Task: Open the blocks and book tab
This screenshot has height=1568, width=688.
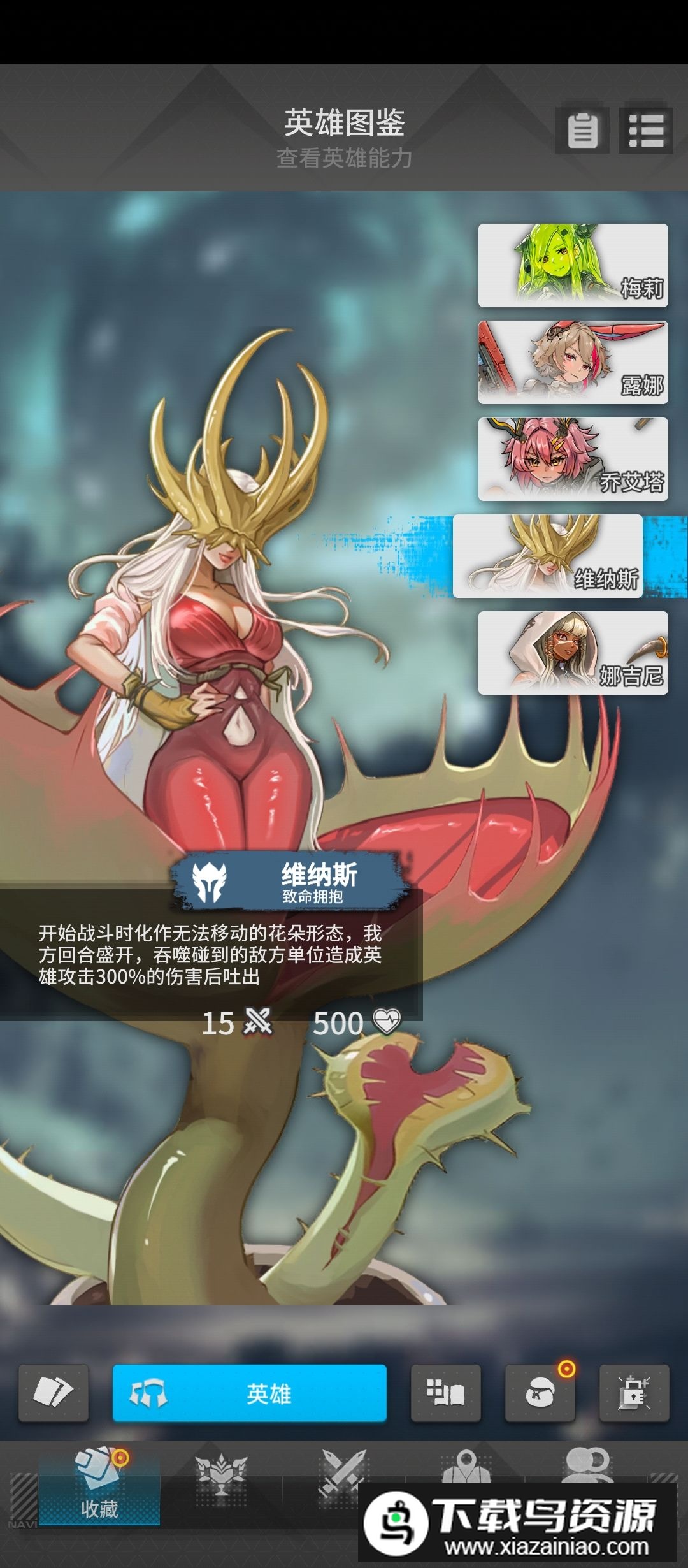Action: [445, 1393]
